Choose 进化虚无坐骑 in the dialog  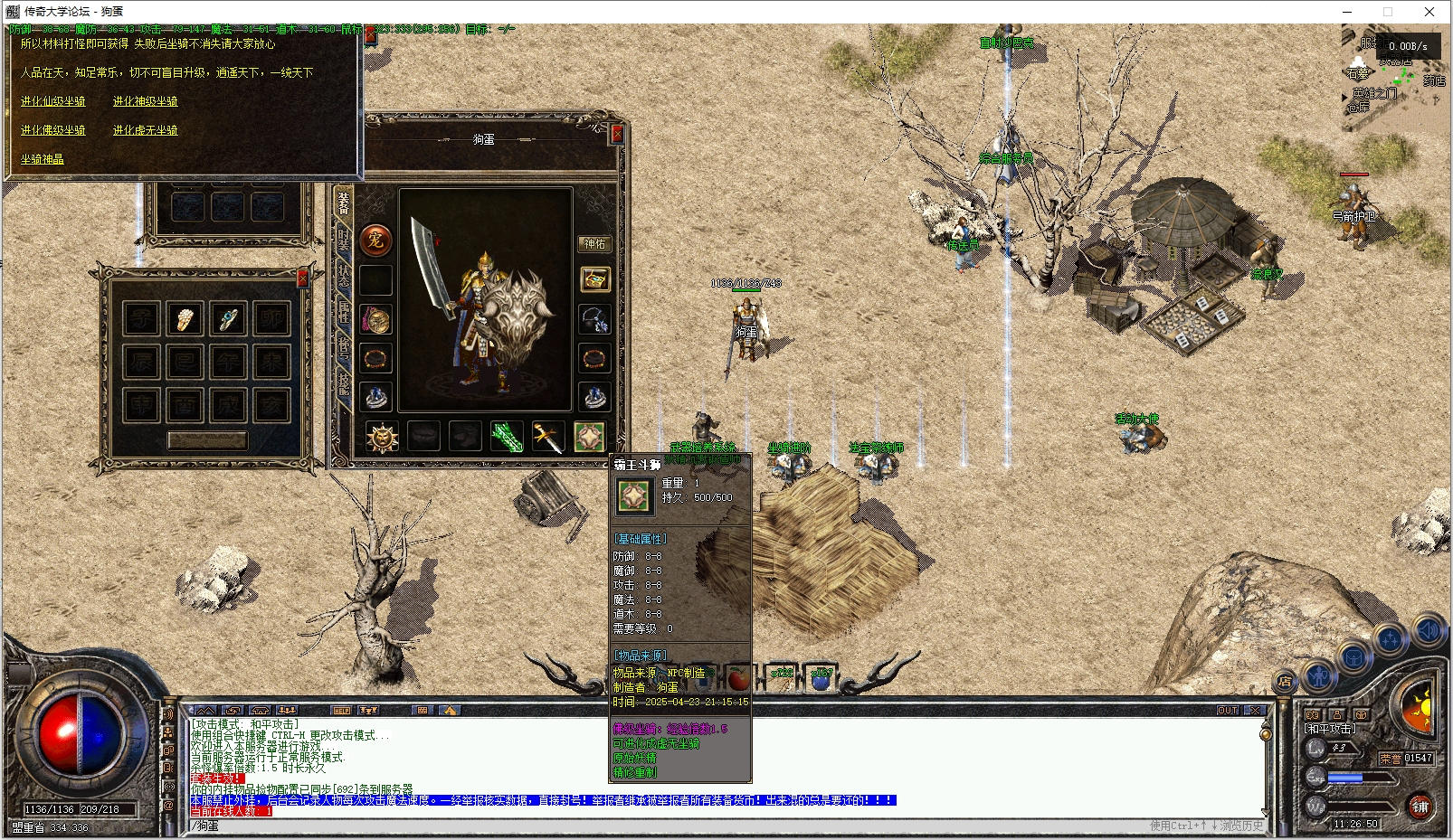coord(145,130)
